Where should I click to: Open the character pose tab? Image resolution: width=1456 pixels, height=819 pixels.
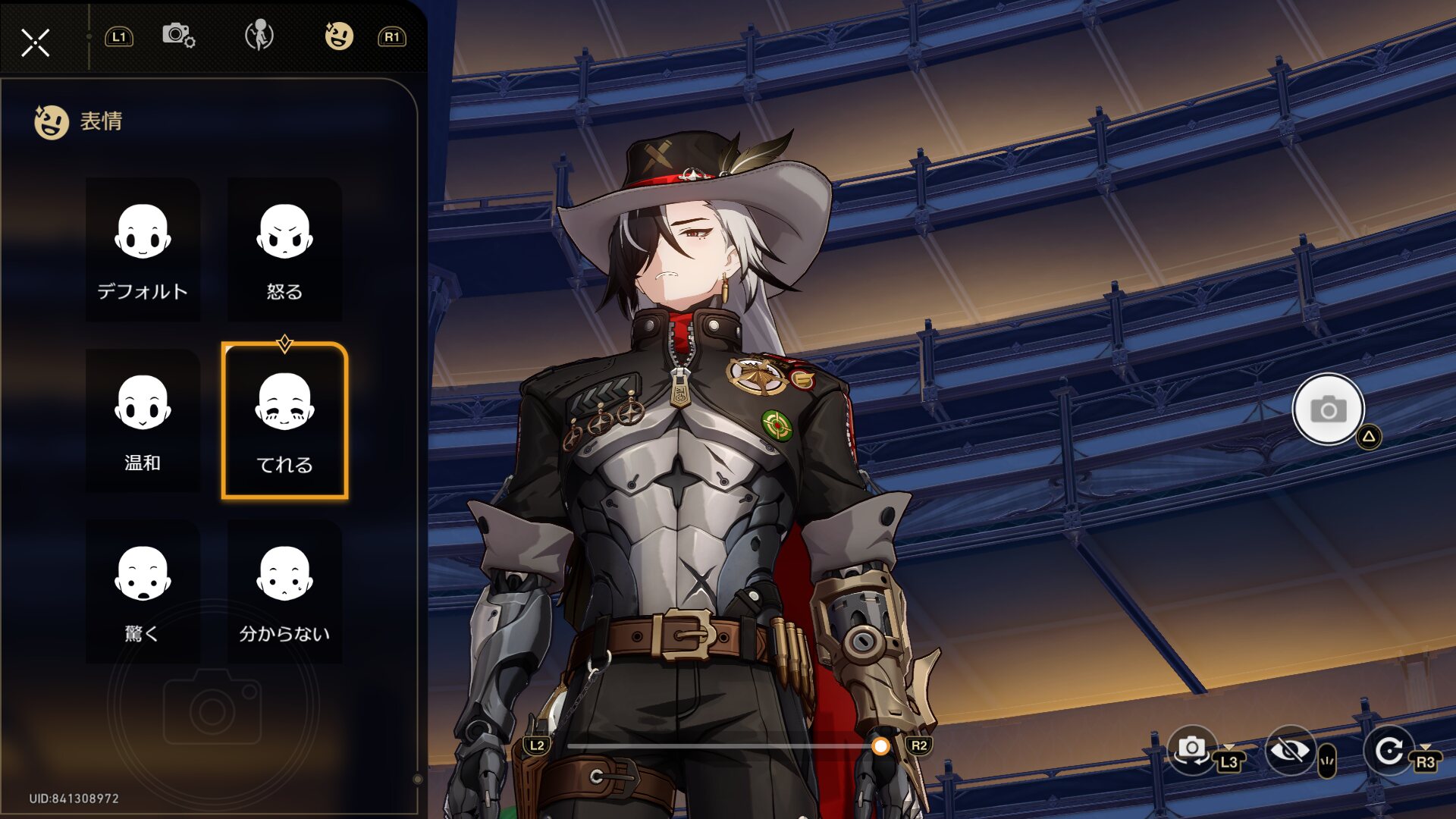pos(259,36)
